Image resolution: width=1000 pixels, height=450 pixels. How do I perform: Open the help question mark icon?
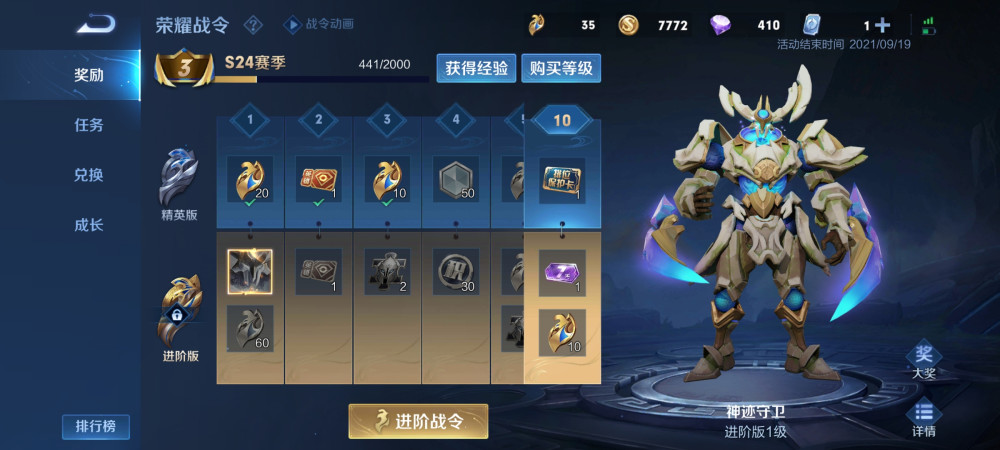coord(254,24)
